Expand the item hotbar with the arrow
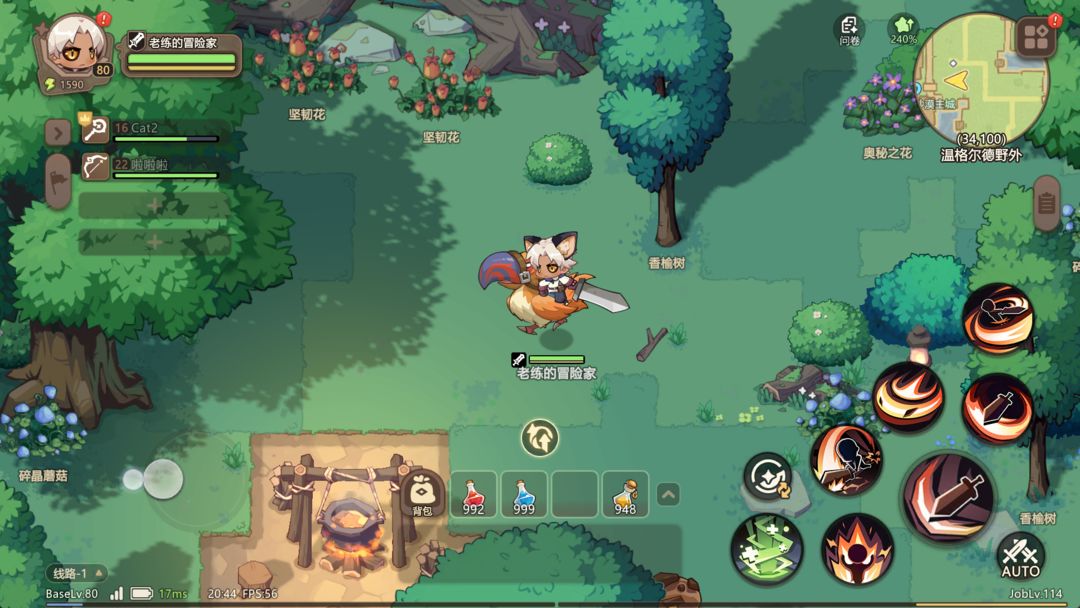Viewport: 1080px width, 608px height. [668, 494]
